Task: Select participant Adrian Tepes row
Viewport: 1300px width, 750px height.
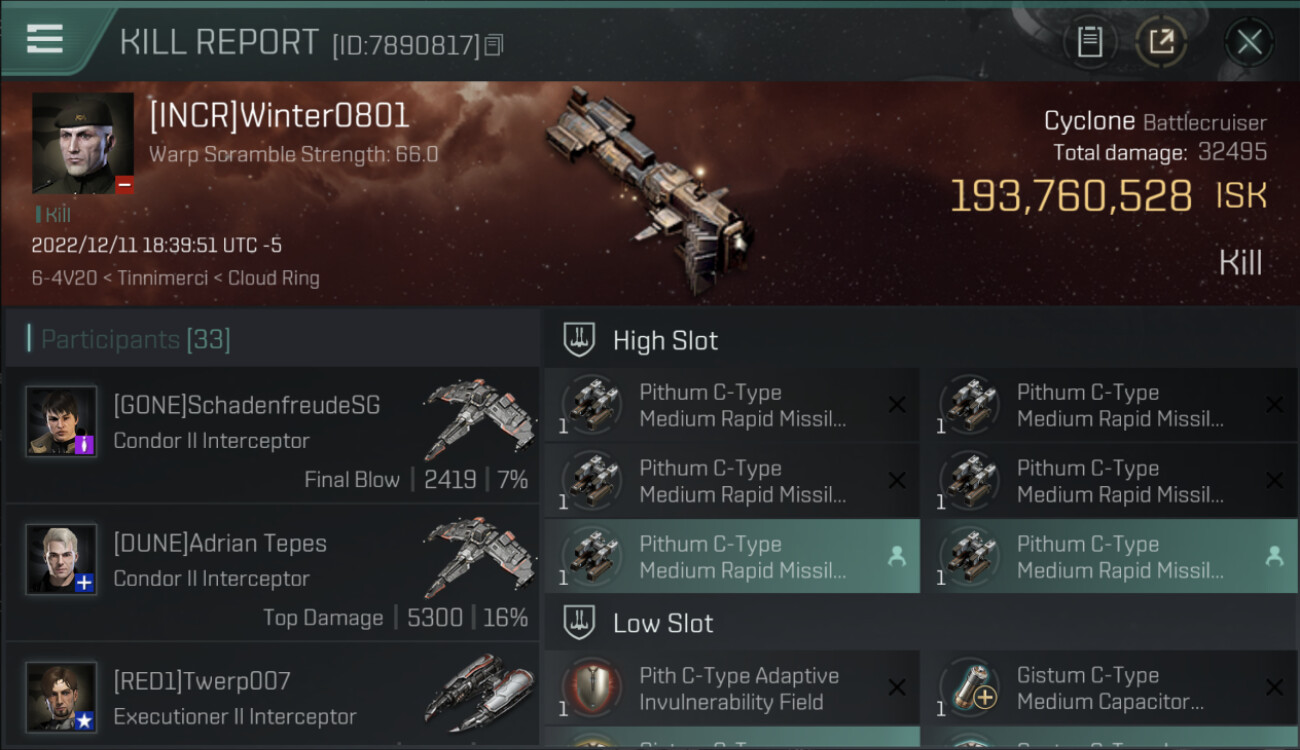Action: (272, 572)
